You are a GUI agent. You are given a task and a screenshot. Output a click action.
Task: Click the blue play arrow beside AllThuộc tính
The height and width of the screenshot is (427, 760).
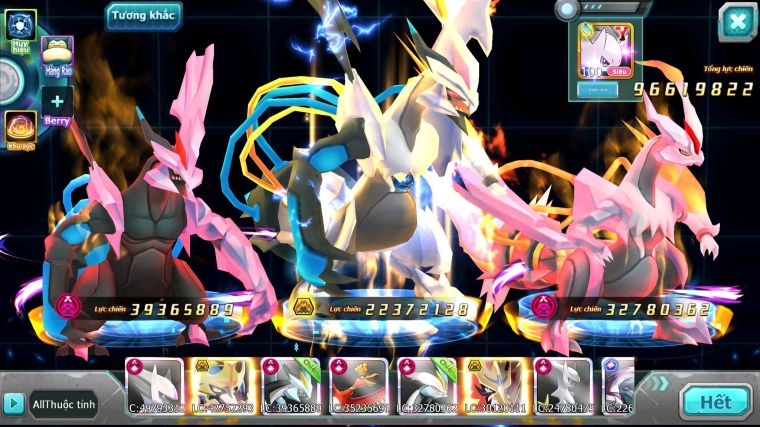[x=13, y=403]
